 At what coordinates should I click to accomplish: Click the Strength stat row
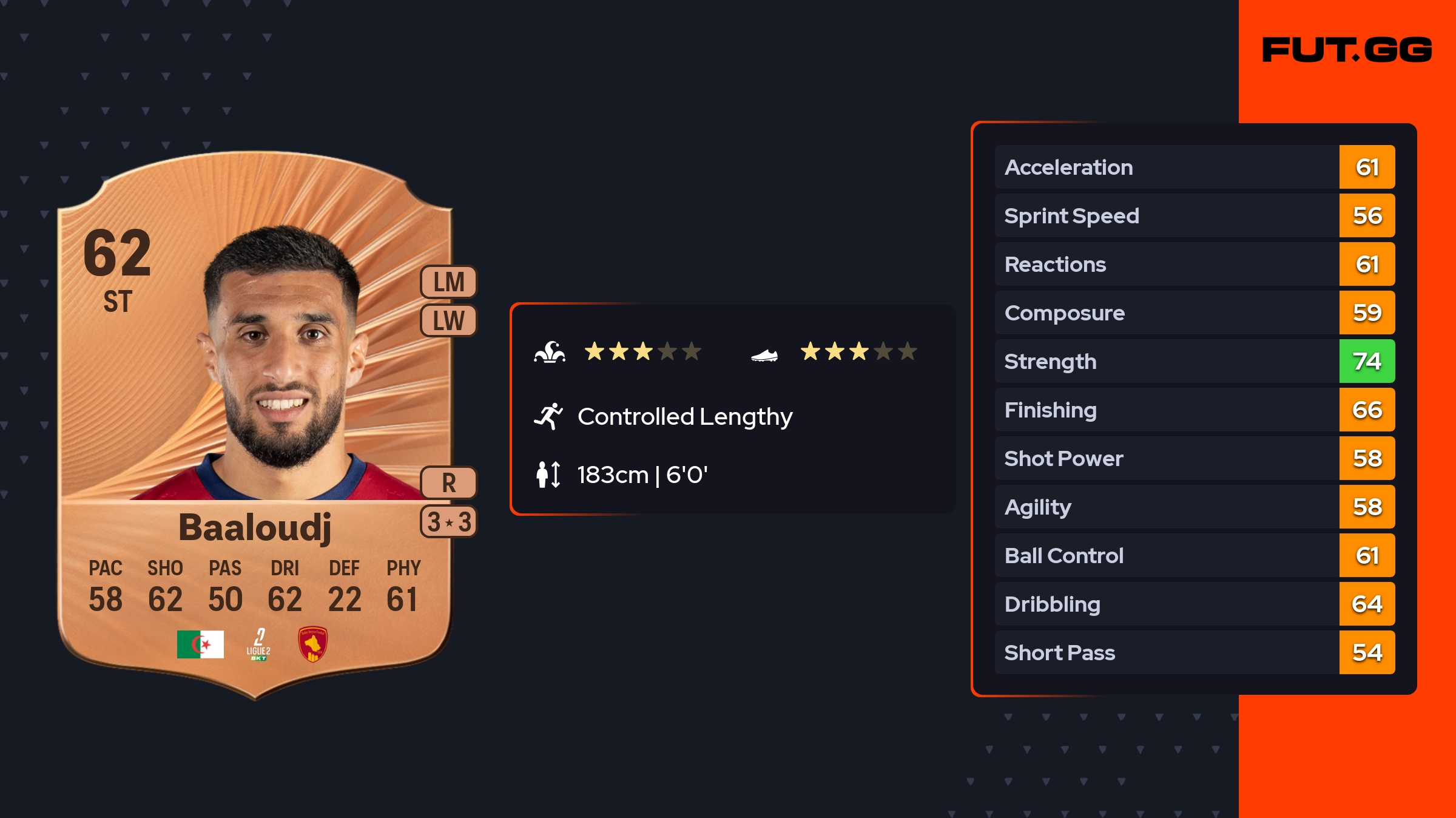(1194, 361)
